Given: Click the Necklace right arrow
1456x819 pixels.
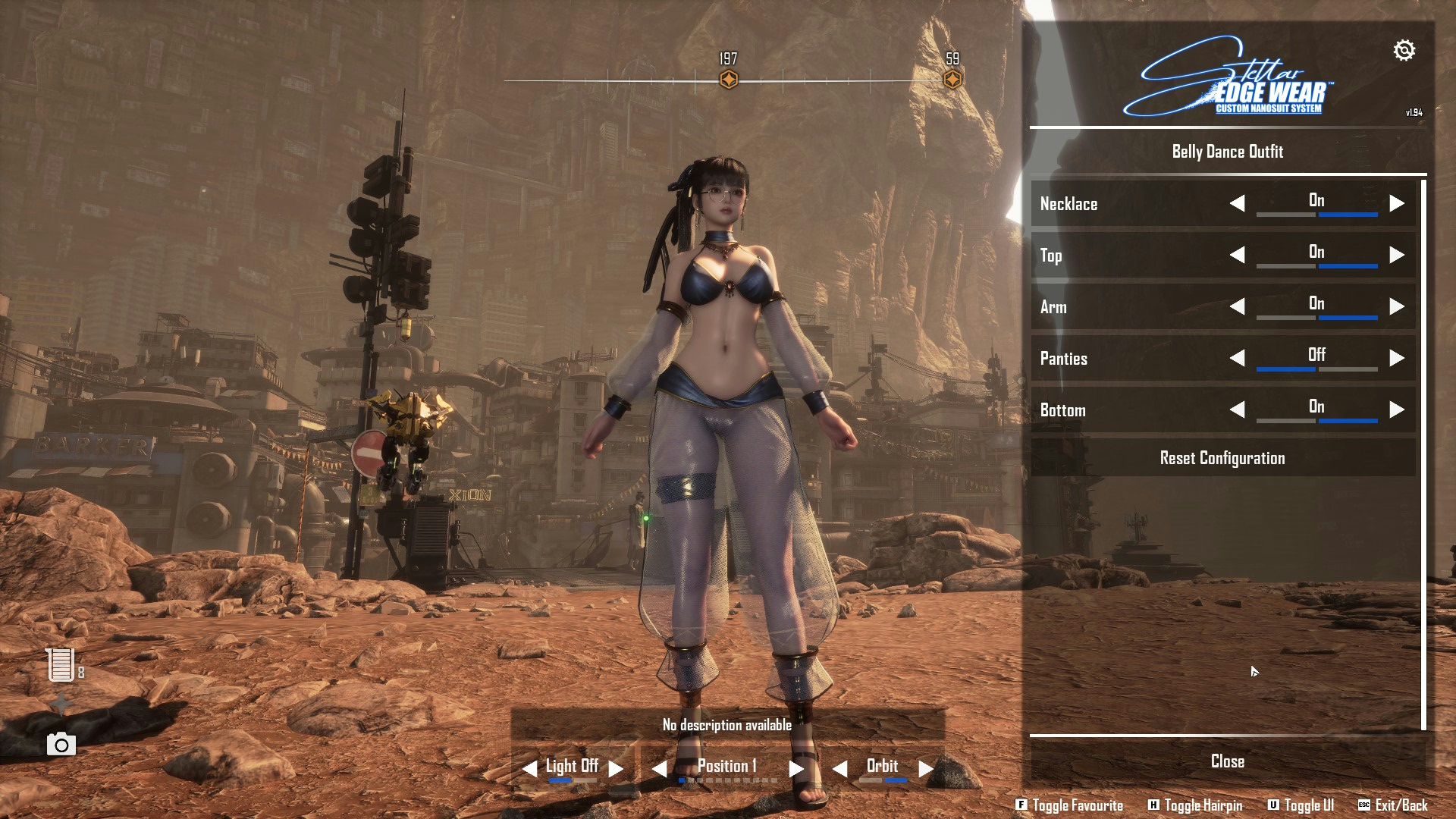Looking at the screenshot, I should click(1397, 203).
